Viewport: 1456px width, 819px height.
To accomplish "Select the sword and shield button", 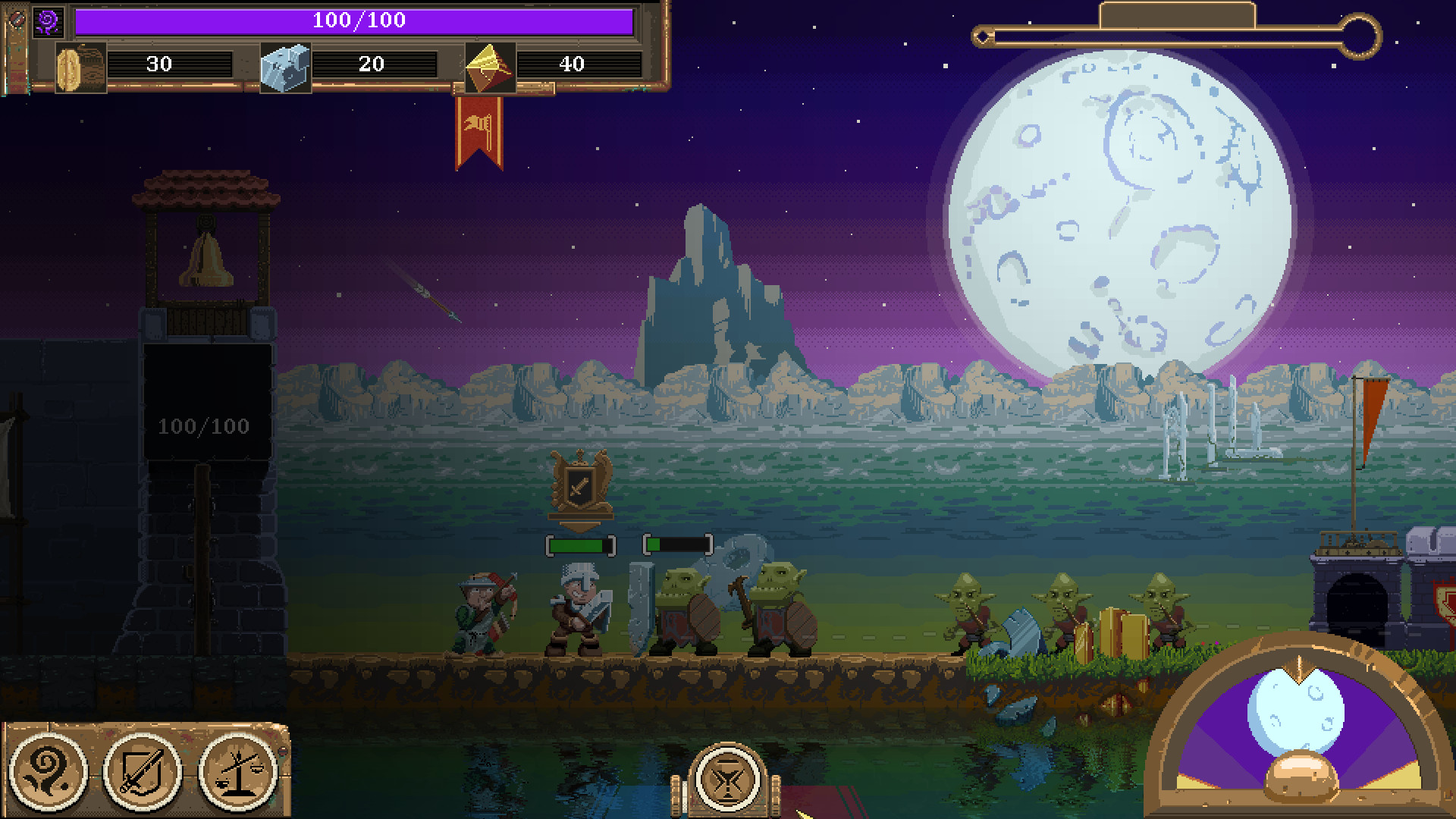I will (x=143, y=771).
